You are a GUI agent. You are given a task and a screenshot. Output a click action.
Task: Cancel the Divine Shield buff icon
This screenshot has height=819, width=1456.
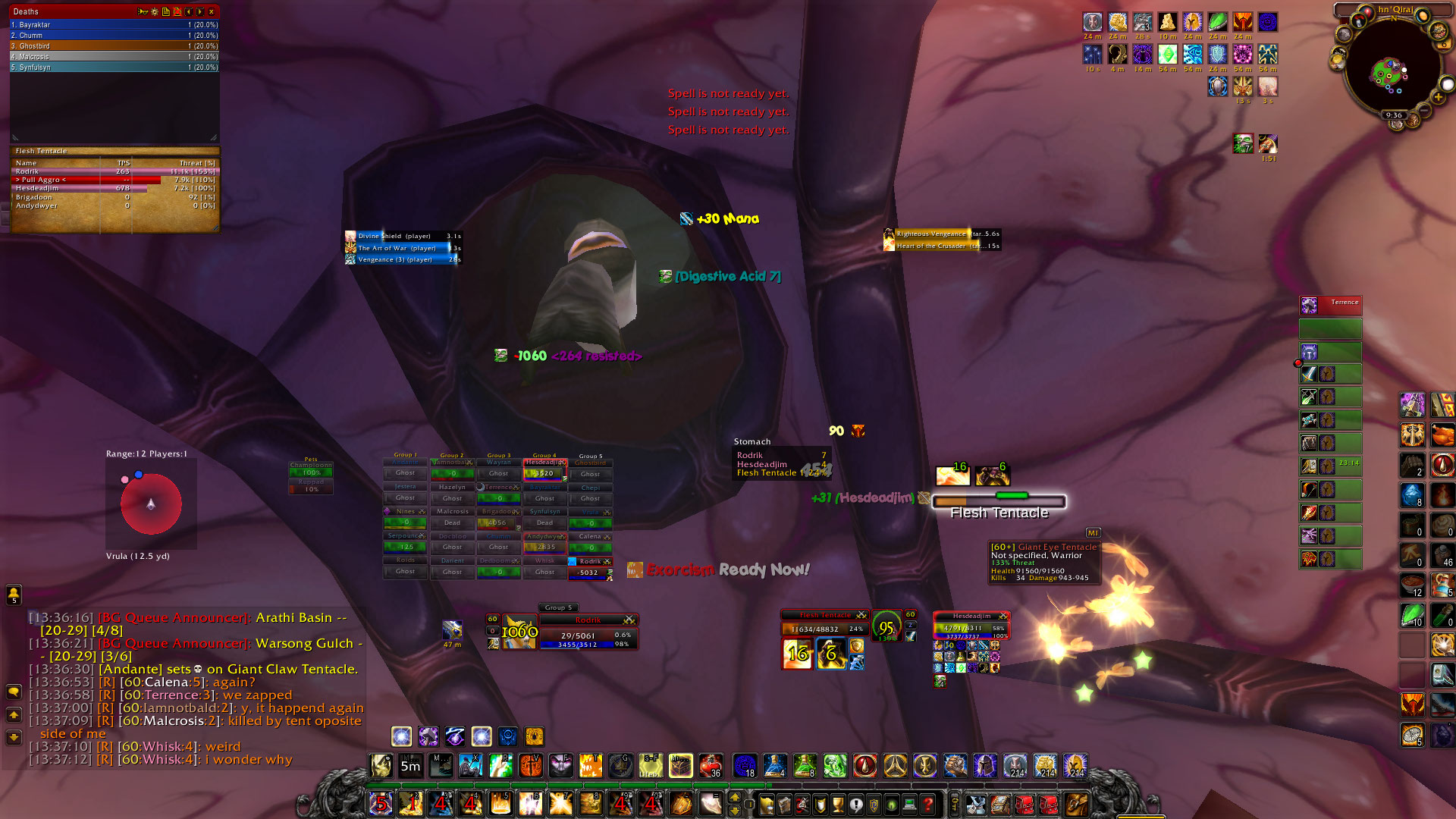(350, 236)
